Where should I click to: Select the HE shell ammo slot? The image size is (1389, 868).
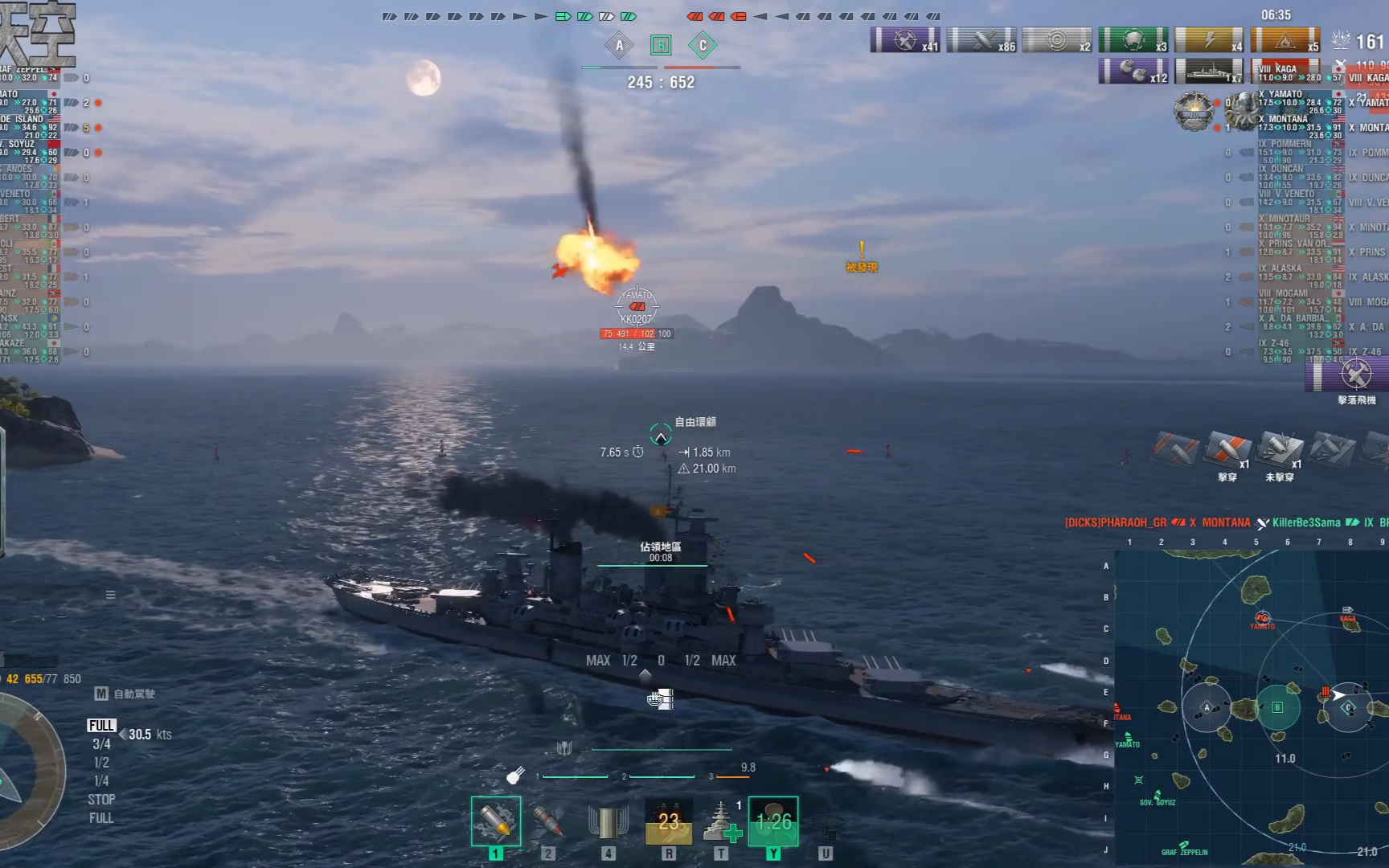tap(496, 821)
